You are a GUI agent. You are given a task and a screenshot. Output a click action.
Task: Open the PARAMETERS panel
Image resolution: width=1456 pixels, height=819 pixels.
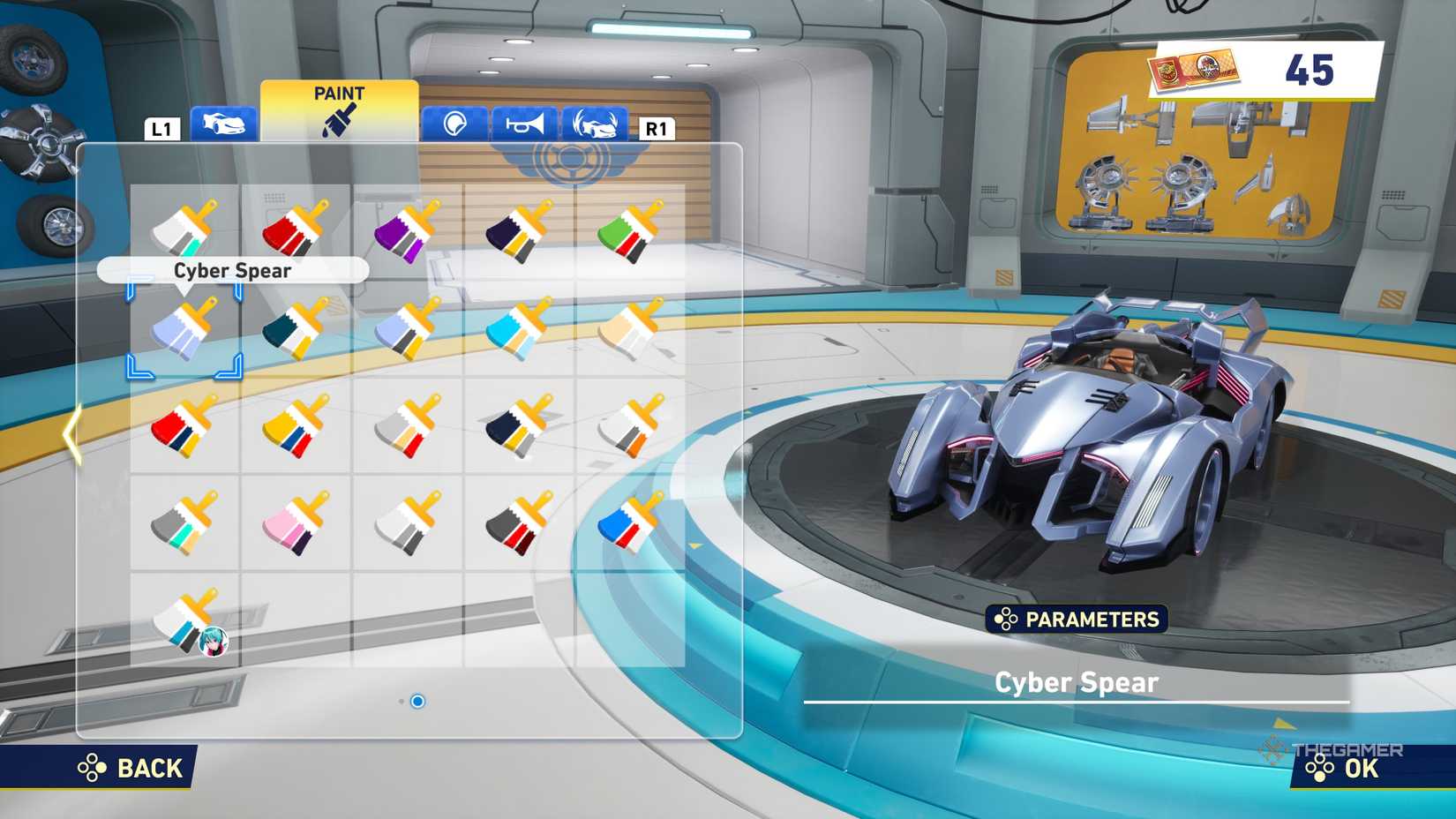(1077, 619)
